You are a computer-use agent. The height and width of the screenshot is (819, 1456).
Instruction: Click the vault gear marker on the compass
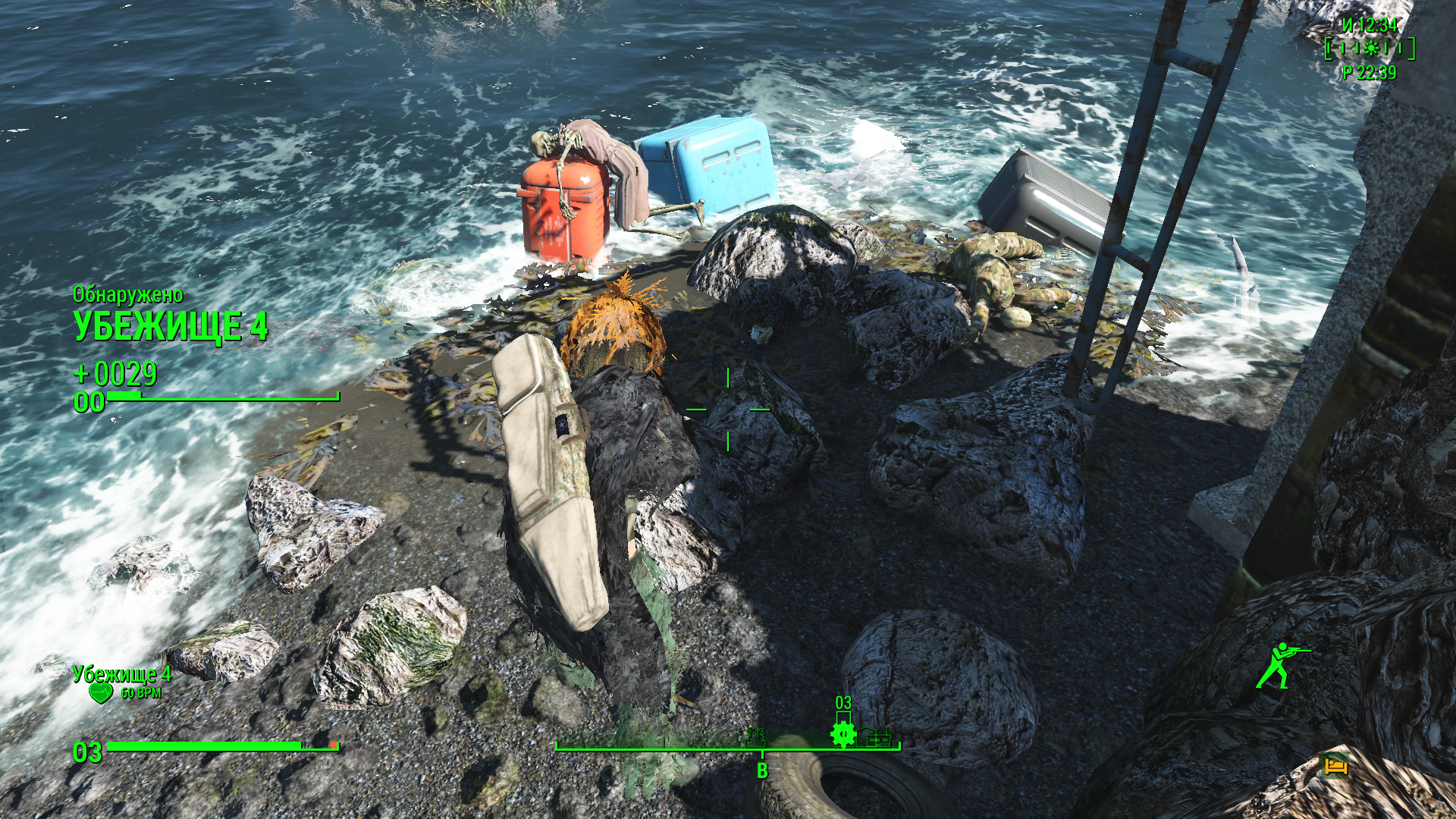pos(843,733)
